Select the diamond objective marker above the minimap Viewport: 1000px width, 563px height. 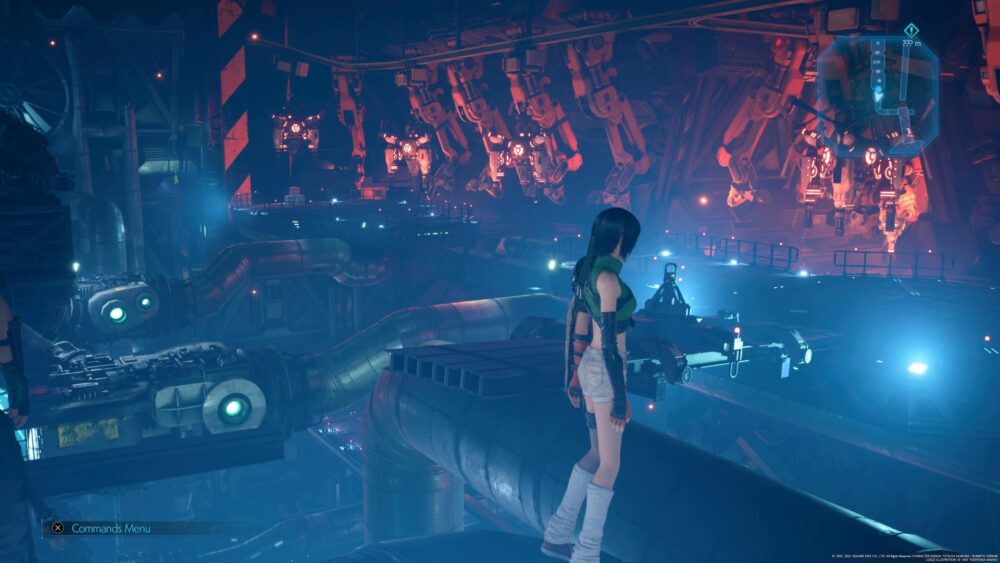[x=910, y=29]
